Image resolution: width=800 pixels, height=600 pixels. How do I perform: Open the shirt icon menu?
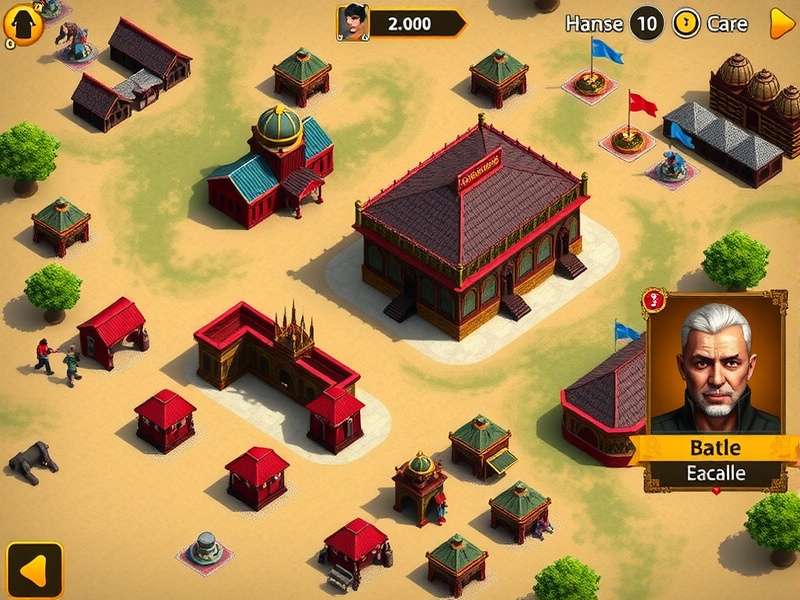coord(23,25)
